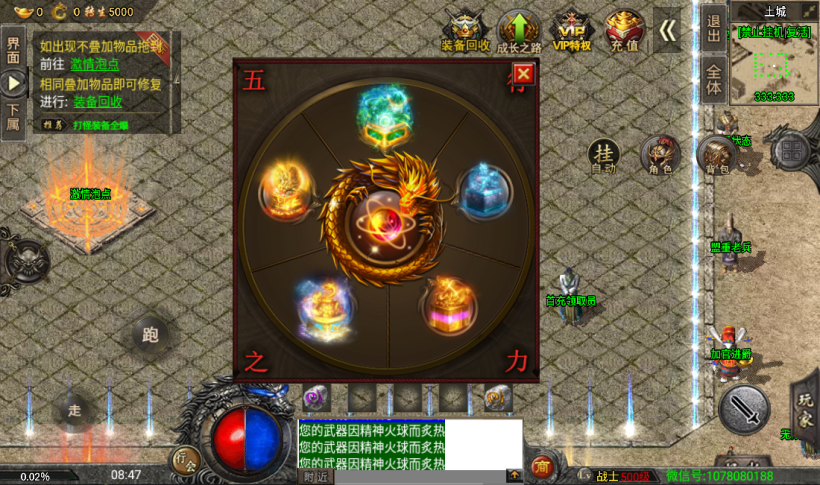Open the 装备回收 equipment recycle icon
This screenshot has height=485, width=820.
click(x=465, y=30)
